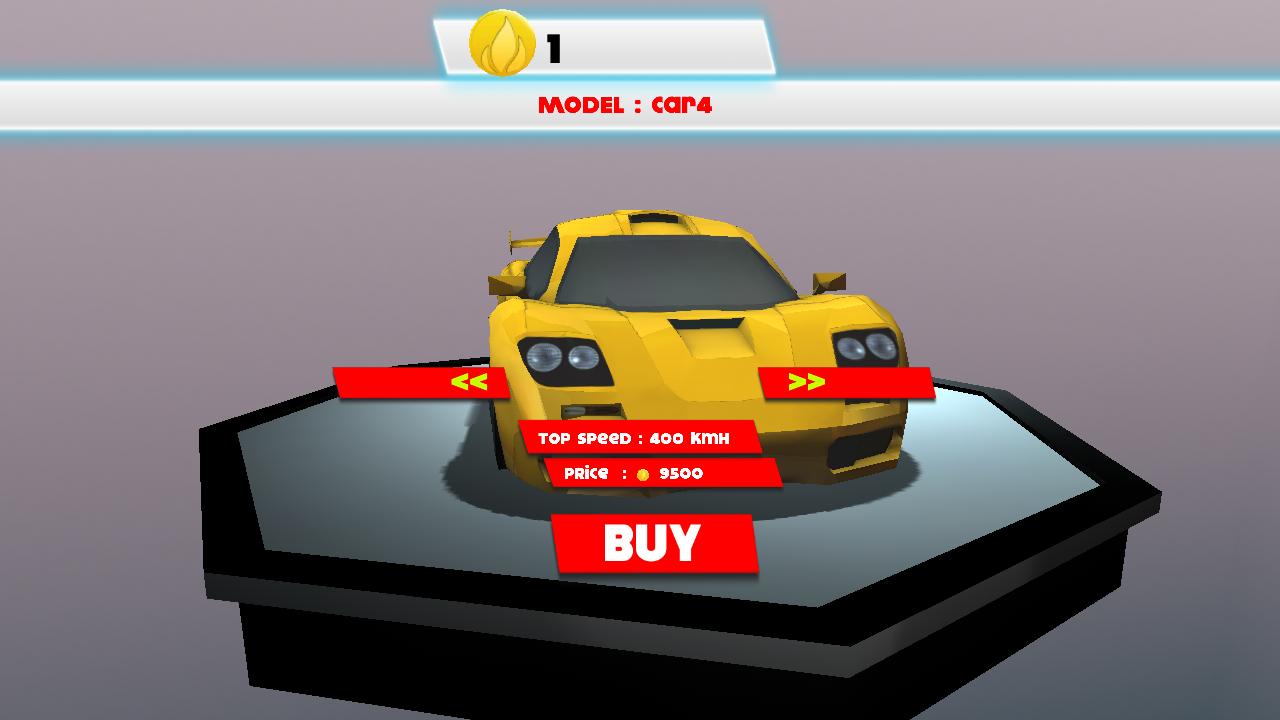This screenshot has width=1280, height=720.
Task: Click the Top Speed : 400 KMH banner
Action: (640, 436)
